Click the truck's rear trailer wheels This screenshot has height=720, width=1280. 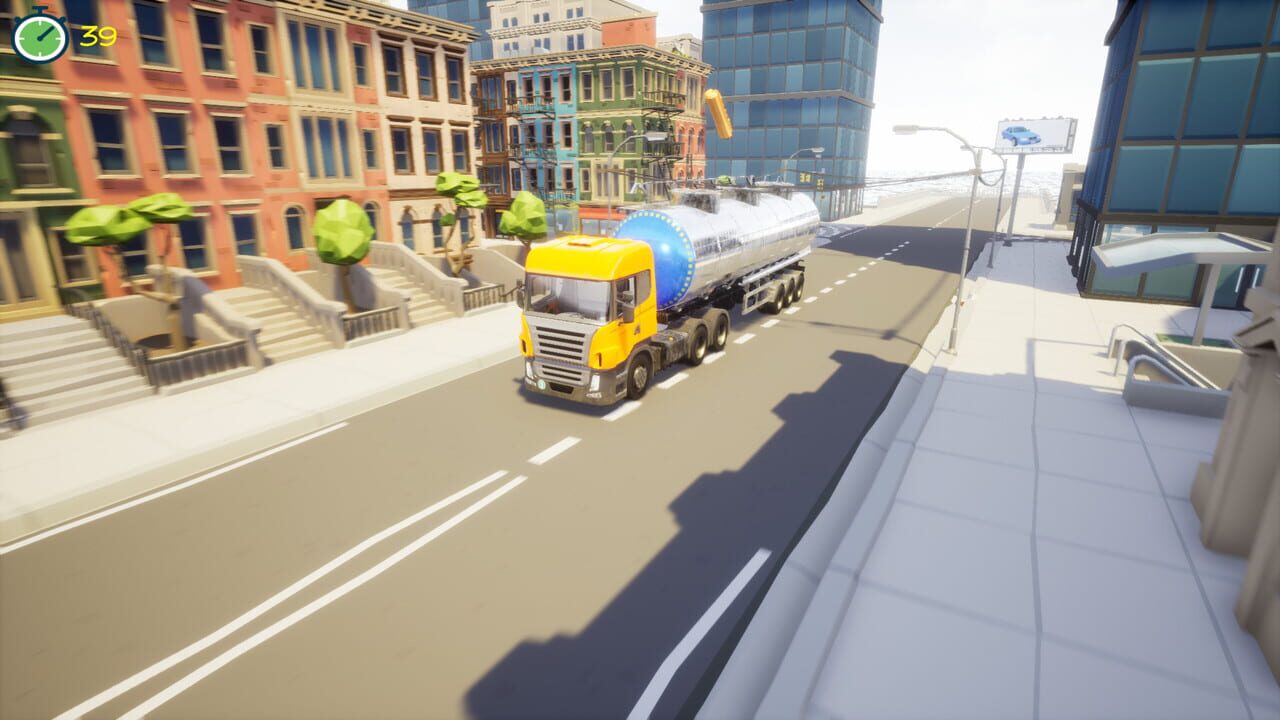(x=790, y=290)
